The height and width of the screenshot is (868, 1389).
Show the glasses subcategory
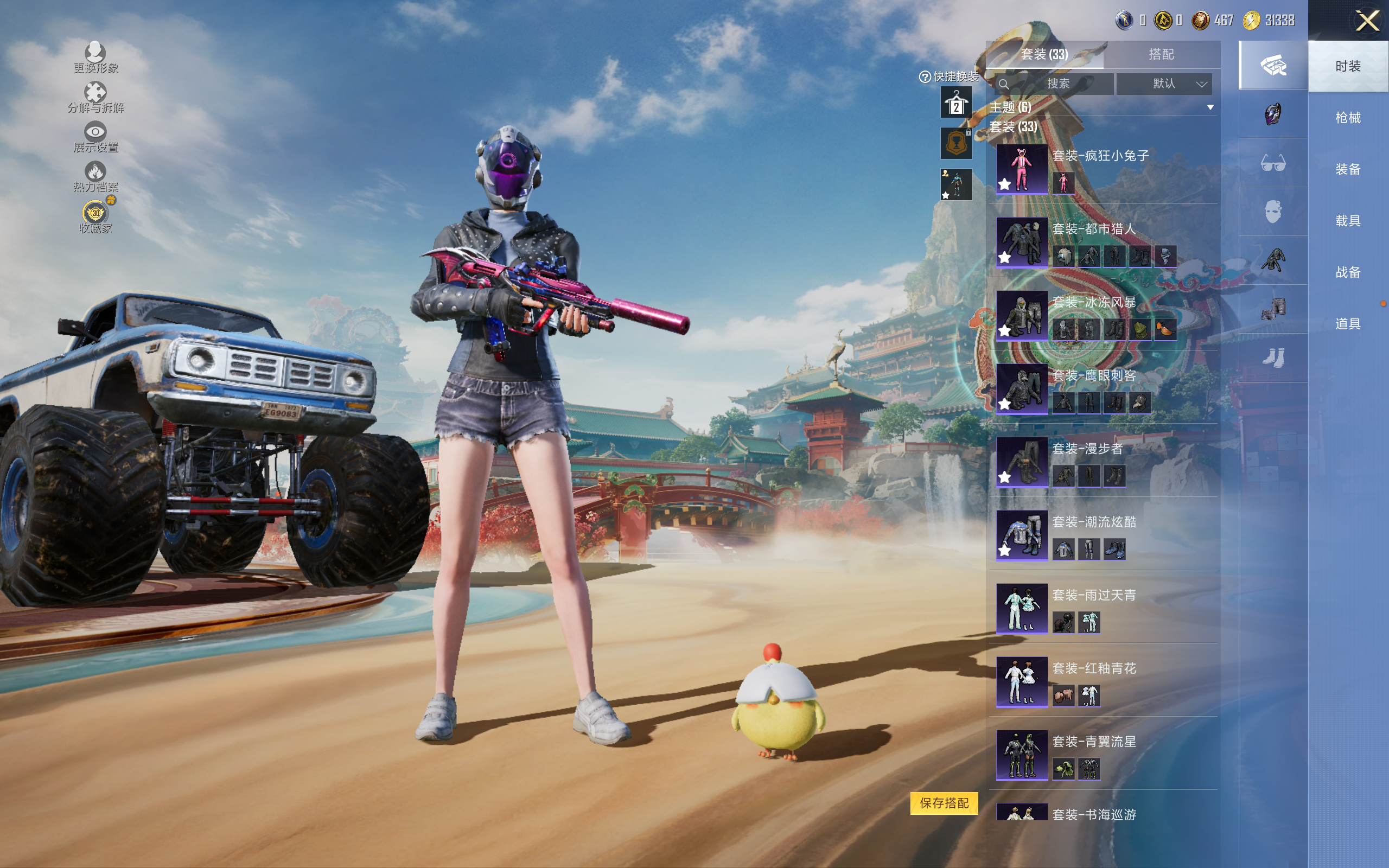(1272, 163)
